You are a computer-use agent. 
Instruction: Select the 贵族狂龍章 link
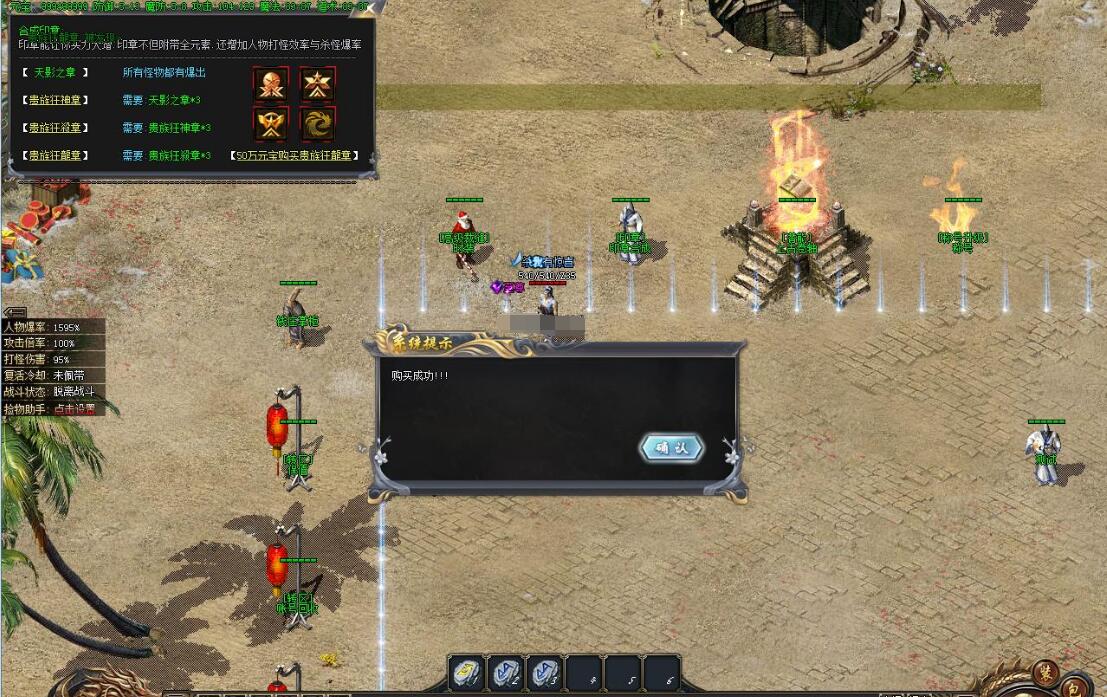click(x=57, y=156)
